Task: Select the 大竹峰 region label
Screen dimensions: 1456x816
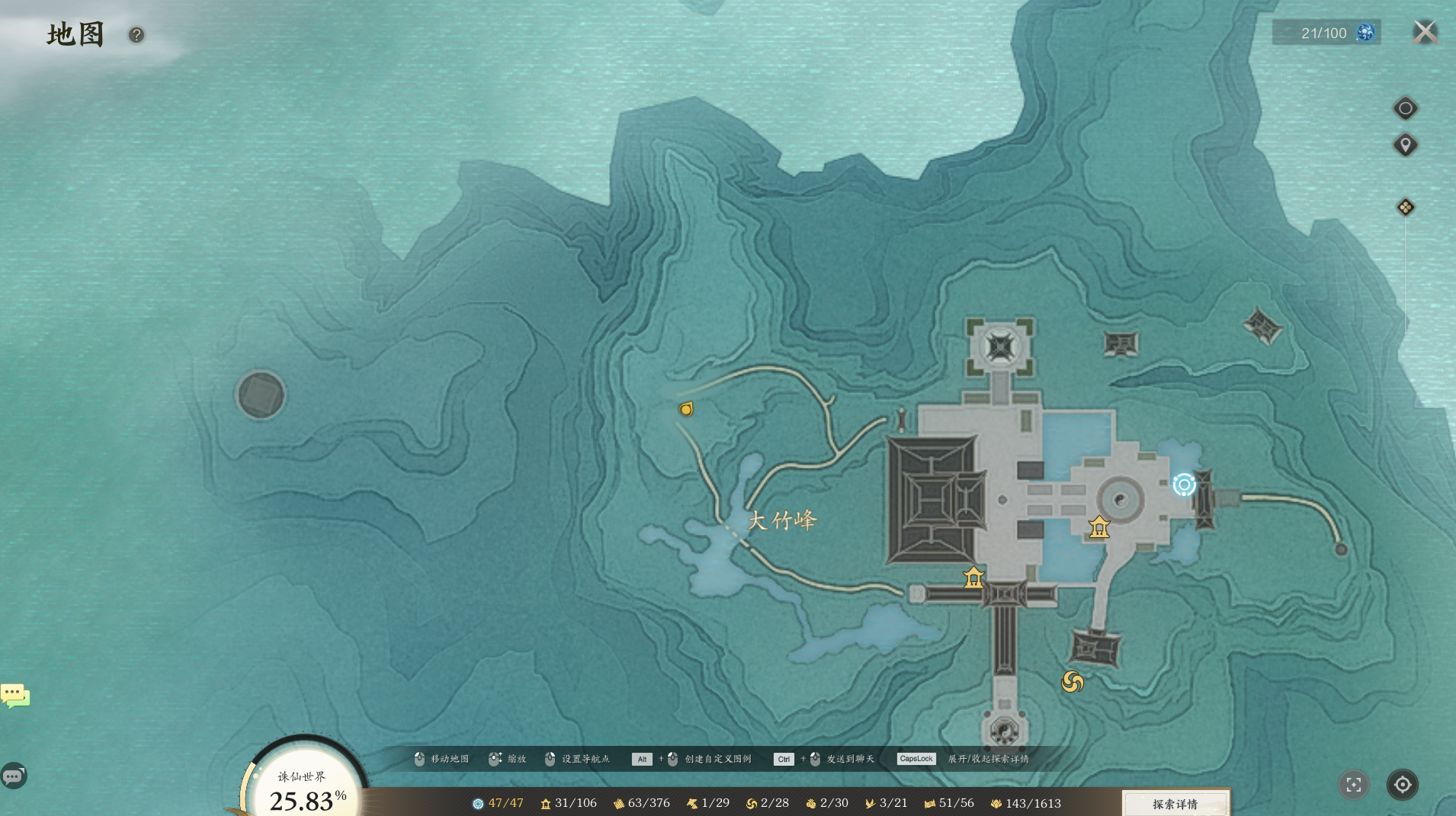Action: [781, 520]
